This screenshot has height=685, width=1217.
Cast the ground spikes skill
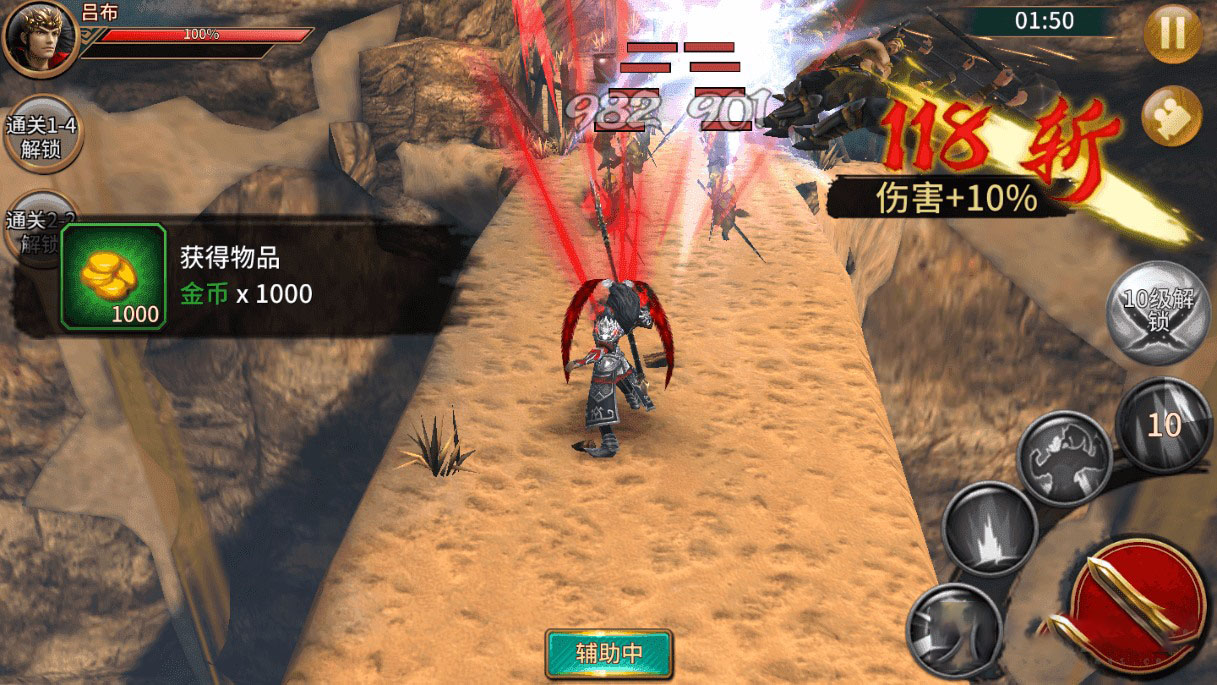989,530
